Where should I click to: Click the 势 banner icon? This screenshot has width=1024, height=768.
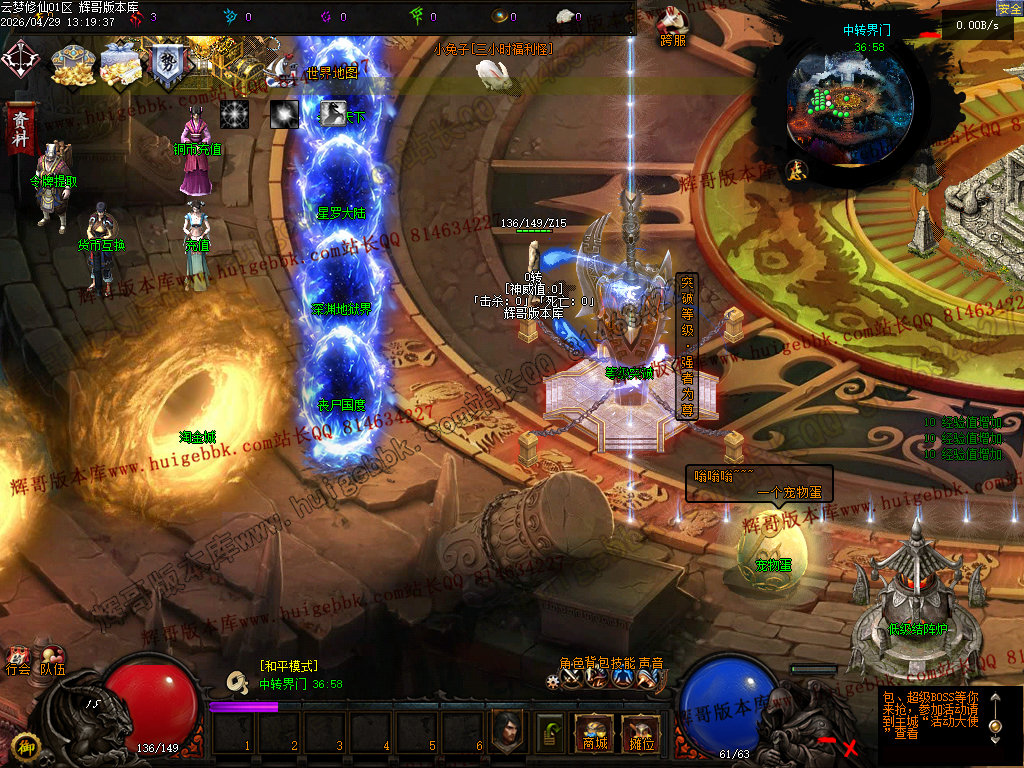166,64
